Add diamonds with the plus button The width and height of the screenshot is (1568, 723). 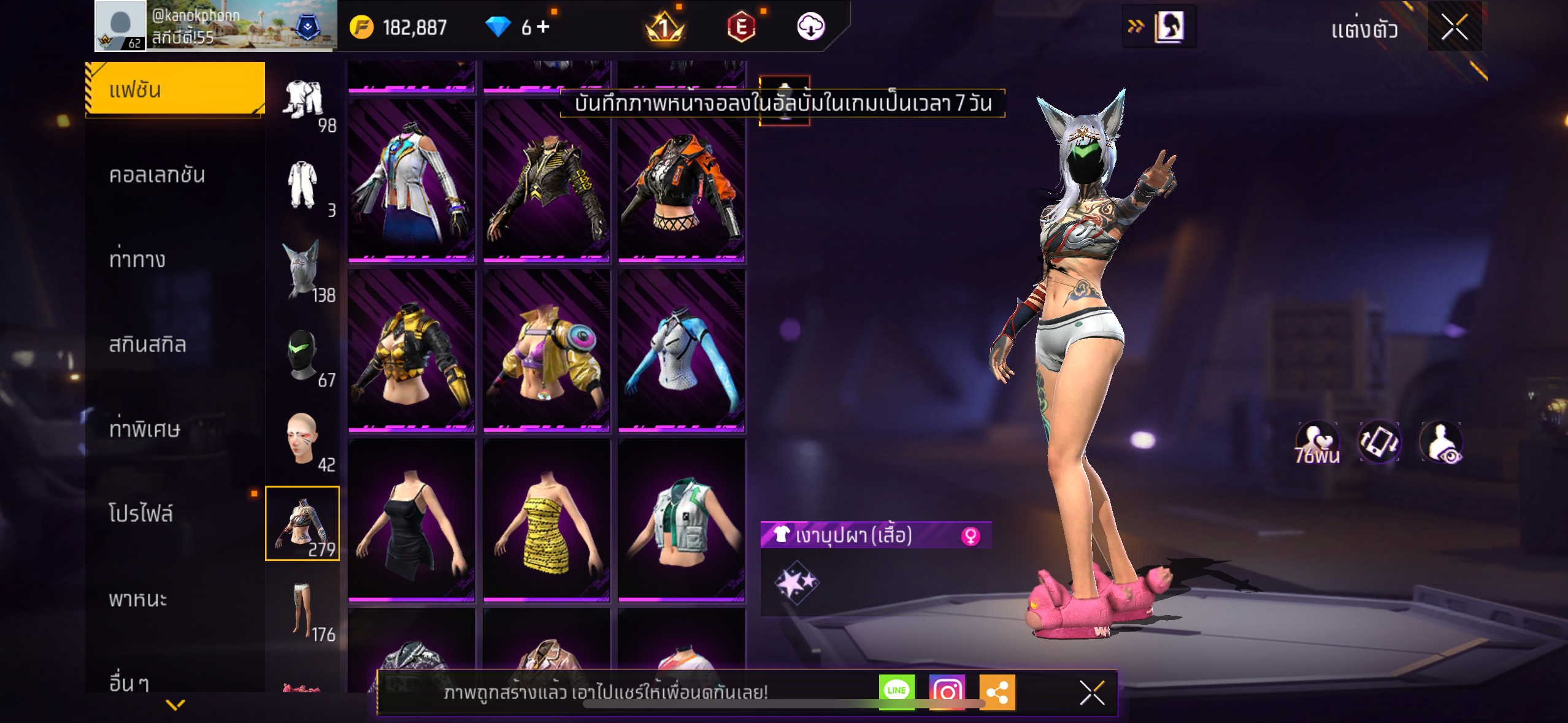(544, 26)
